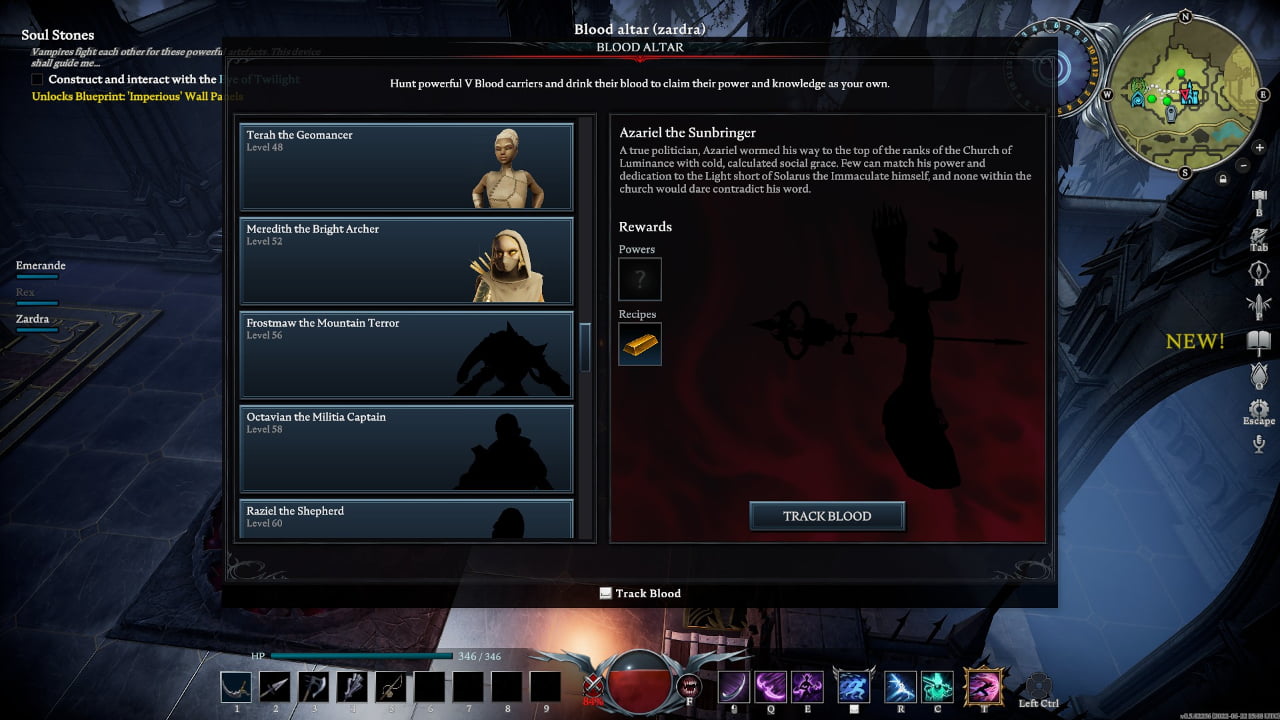The height and width of the screenshot is (720, 1280).
Task: Click the unknown power reward slot
Action: point(640,279)
